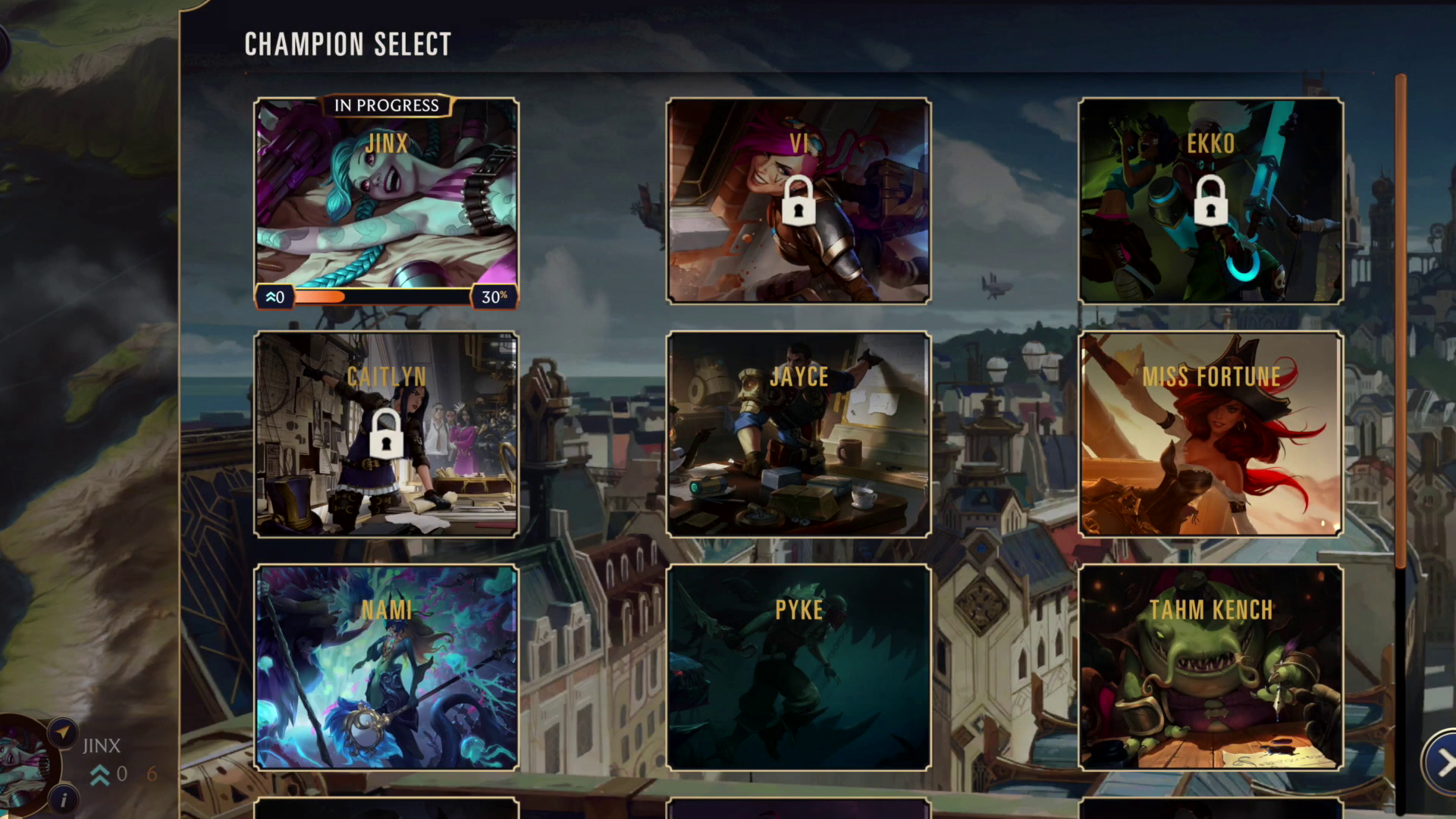Select the Tahm Kench champion tile
This screenshot has height=819, width=1456.
[1210, 667]
